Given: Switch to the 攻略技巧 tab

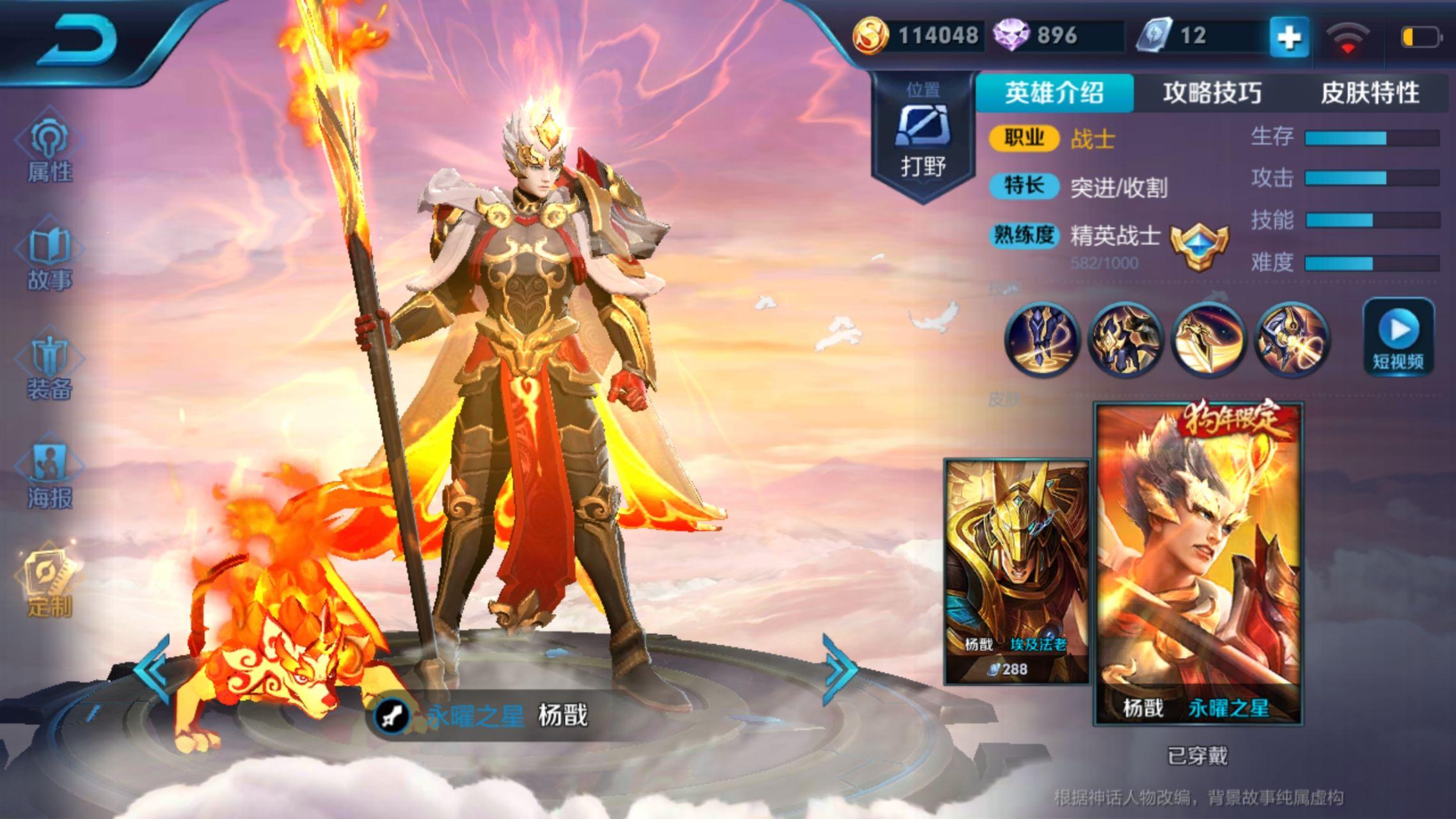Looking at the screenshot, I should click(1212, 93).
